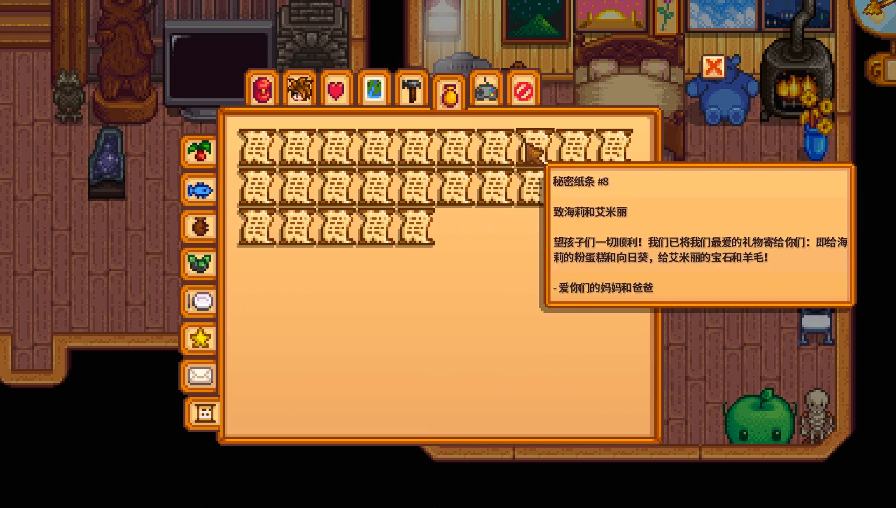Select the collections vase tab
Image resolution: width=896 pixels, height=508 pixels.
coord(449,93)
